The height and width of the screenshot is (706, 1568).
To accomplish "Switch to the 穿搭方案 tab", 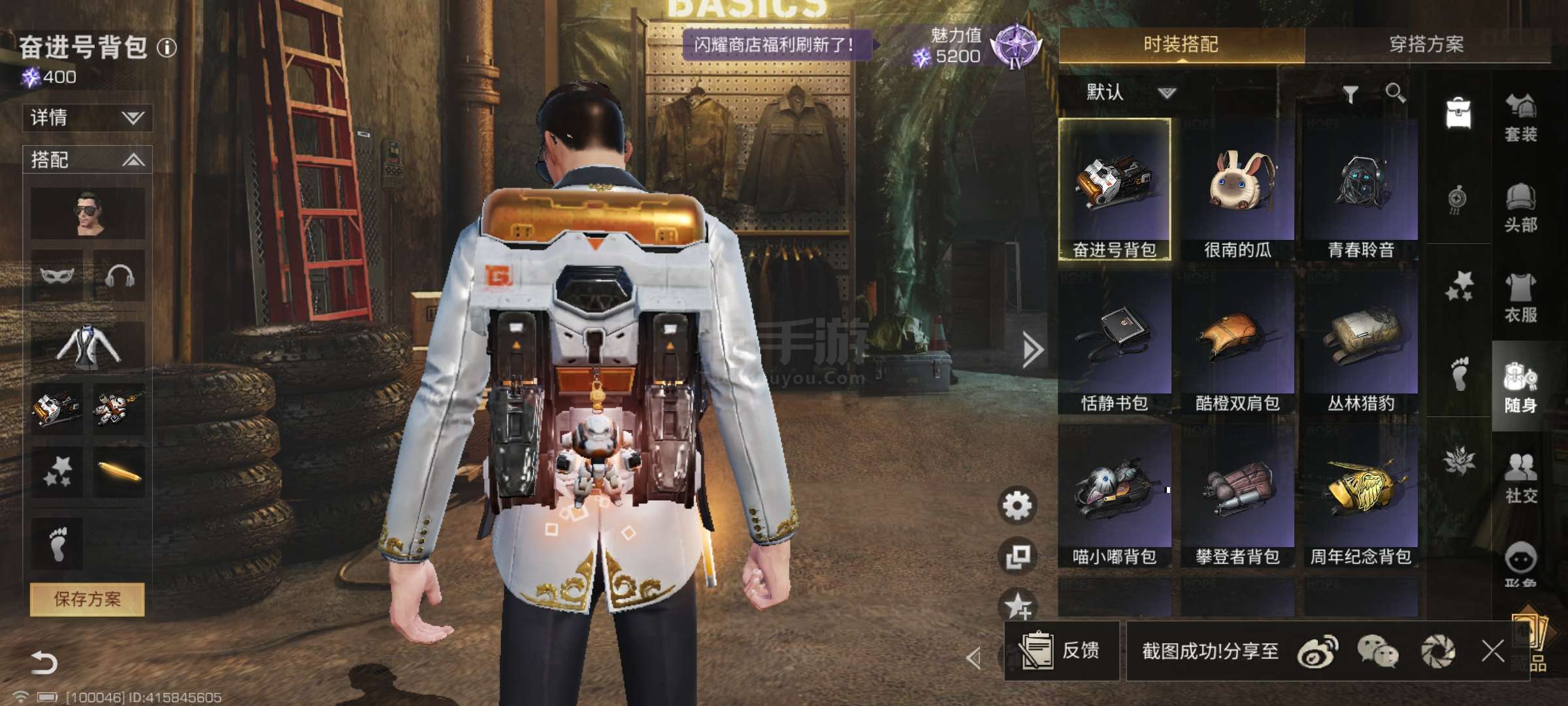I will (x=1426, y=44).
